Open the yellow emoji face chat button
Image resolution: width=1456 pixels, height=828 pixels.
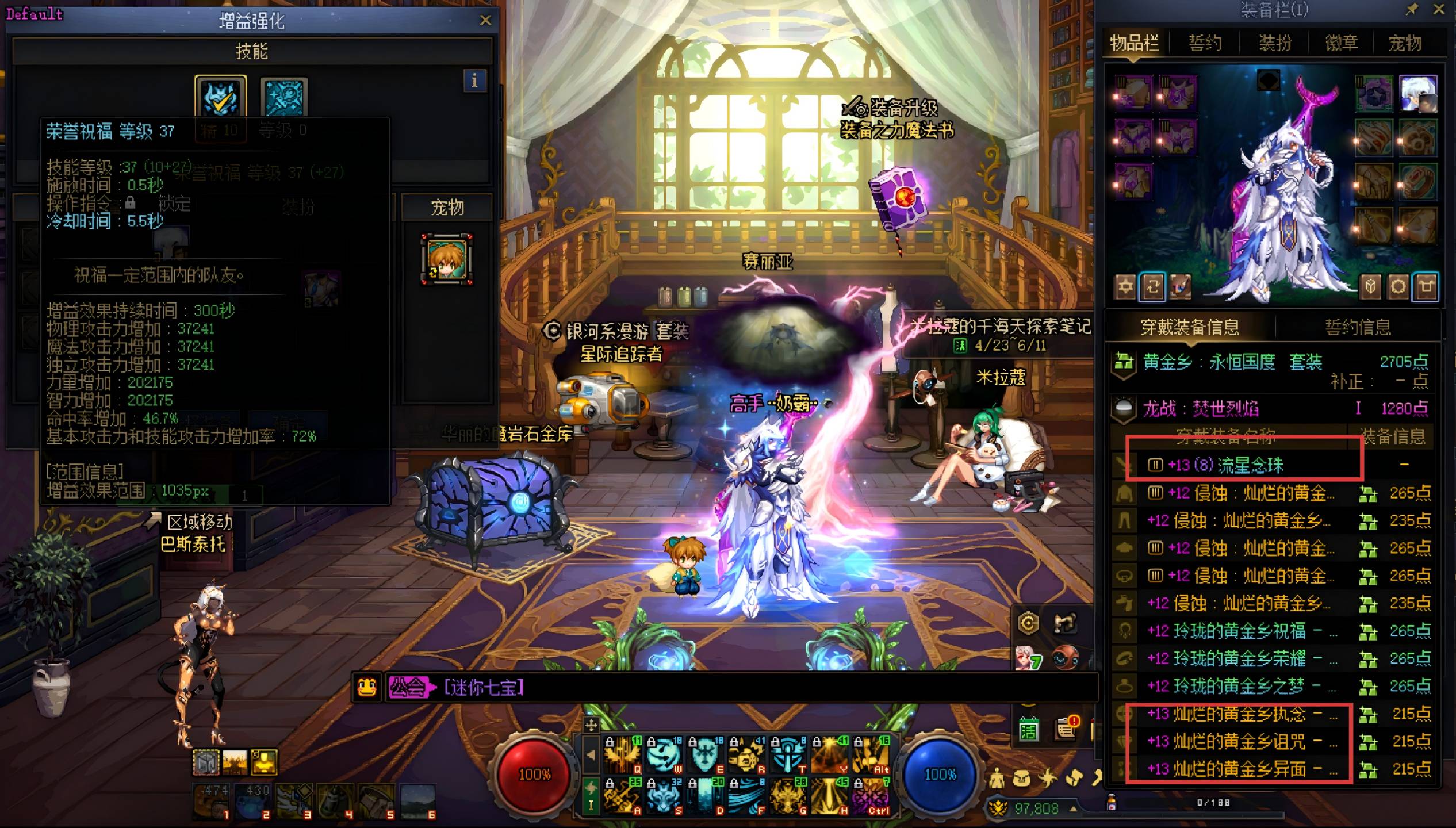coord(367,687)
